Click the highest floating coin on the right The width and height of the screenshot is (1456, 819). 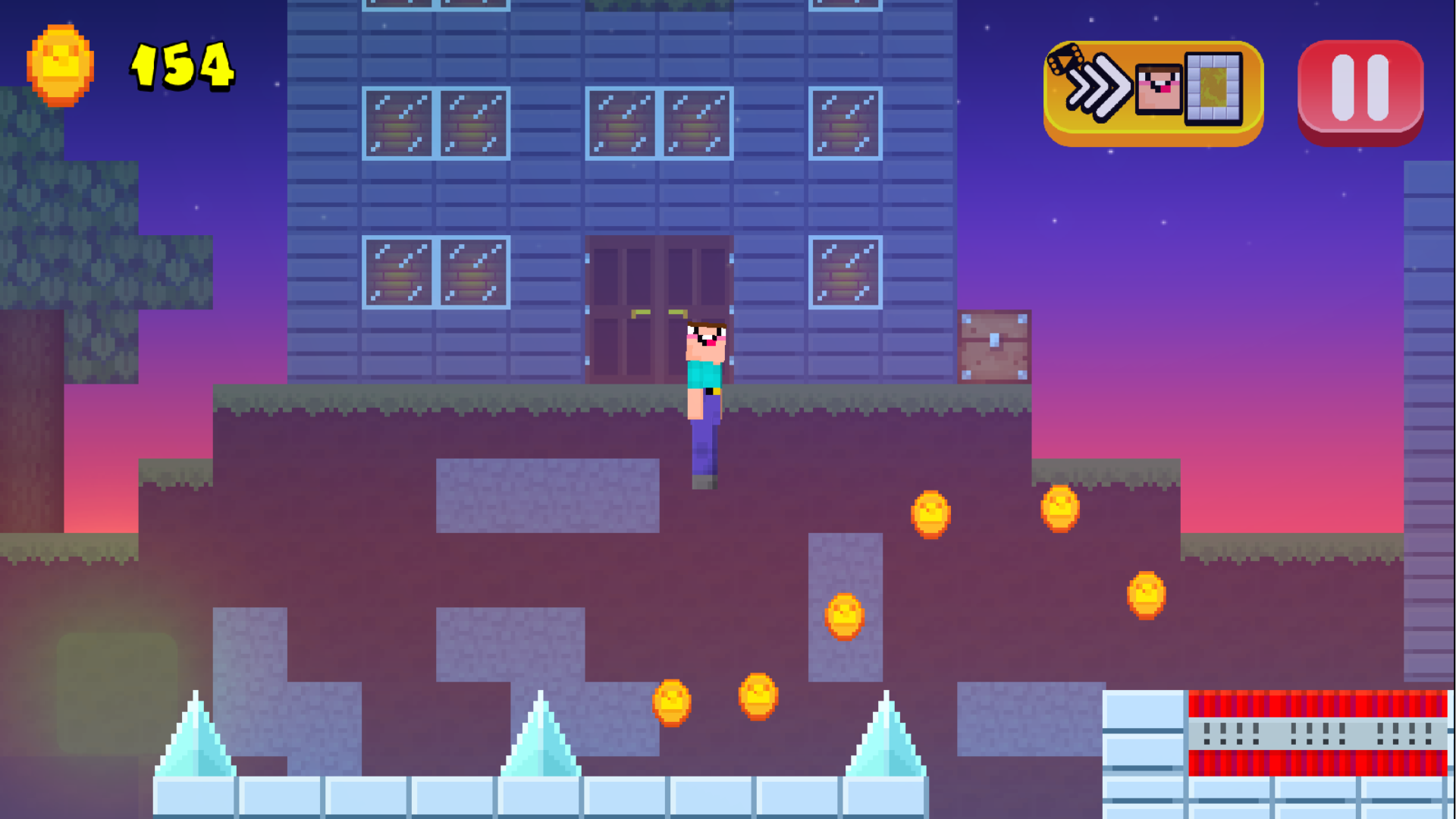(1059, 508)
